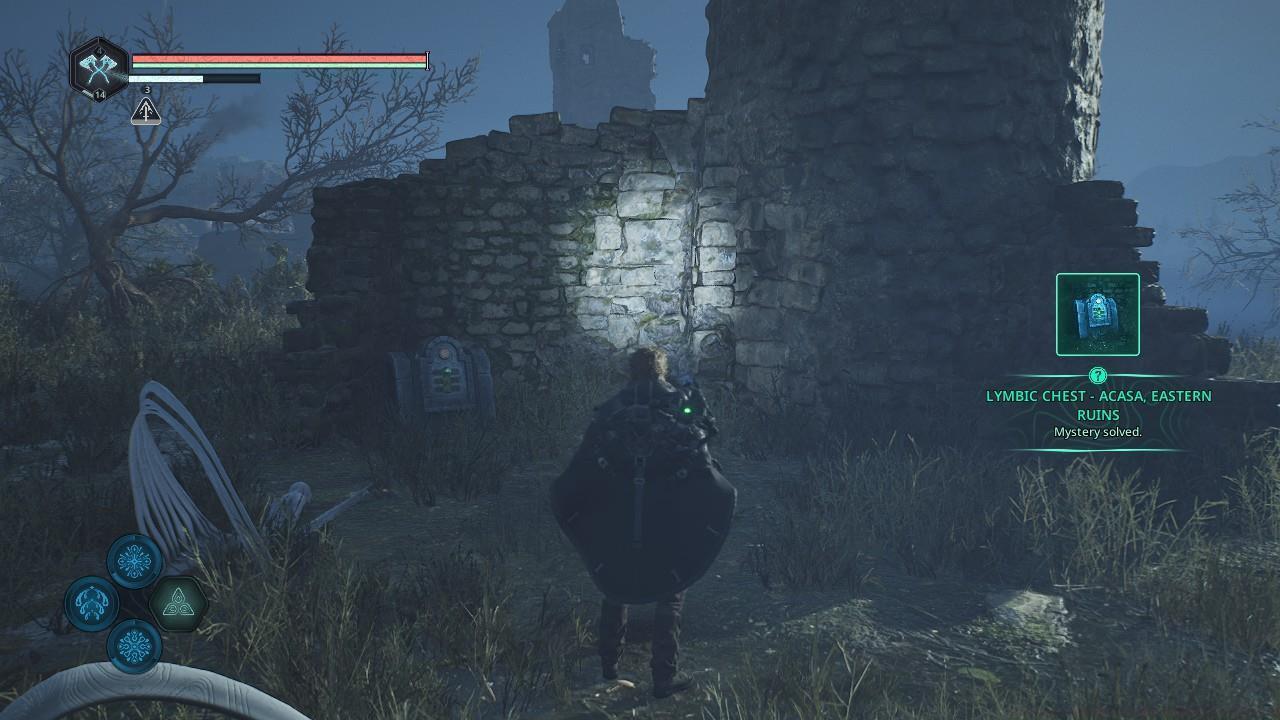Select the 'LYMBIC CHEST - ACASA, EASTERN RUINS' title

point(1097,404)
